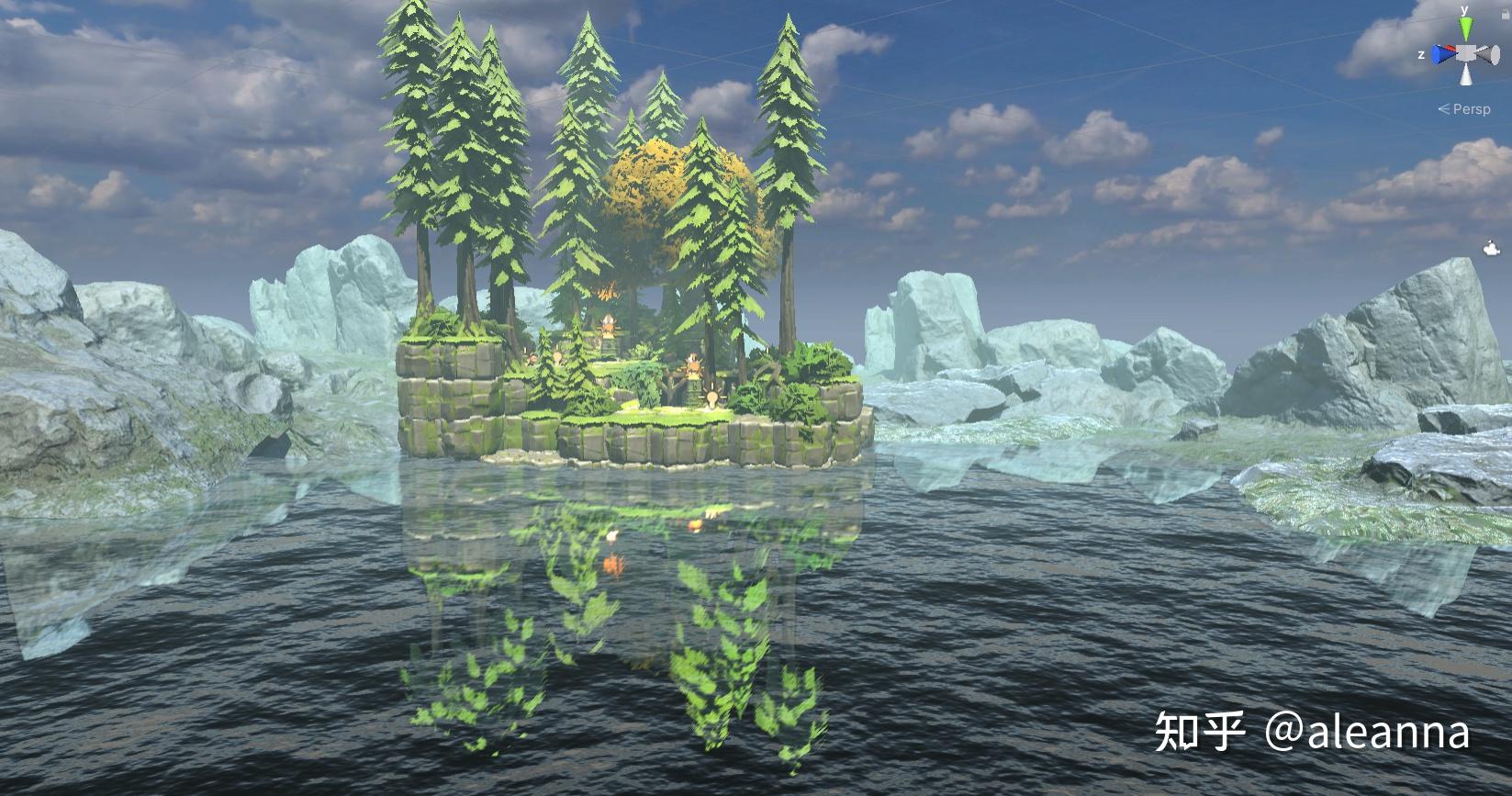
Task: Select the small light bulb gizmo near the left pines
Action: click(x=557, y=356)
